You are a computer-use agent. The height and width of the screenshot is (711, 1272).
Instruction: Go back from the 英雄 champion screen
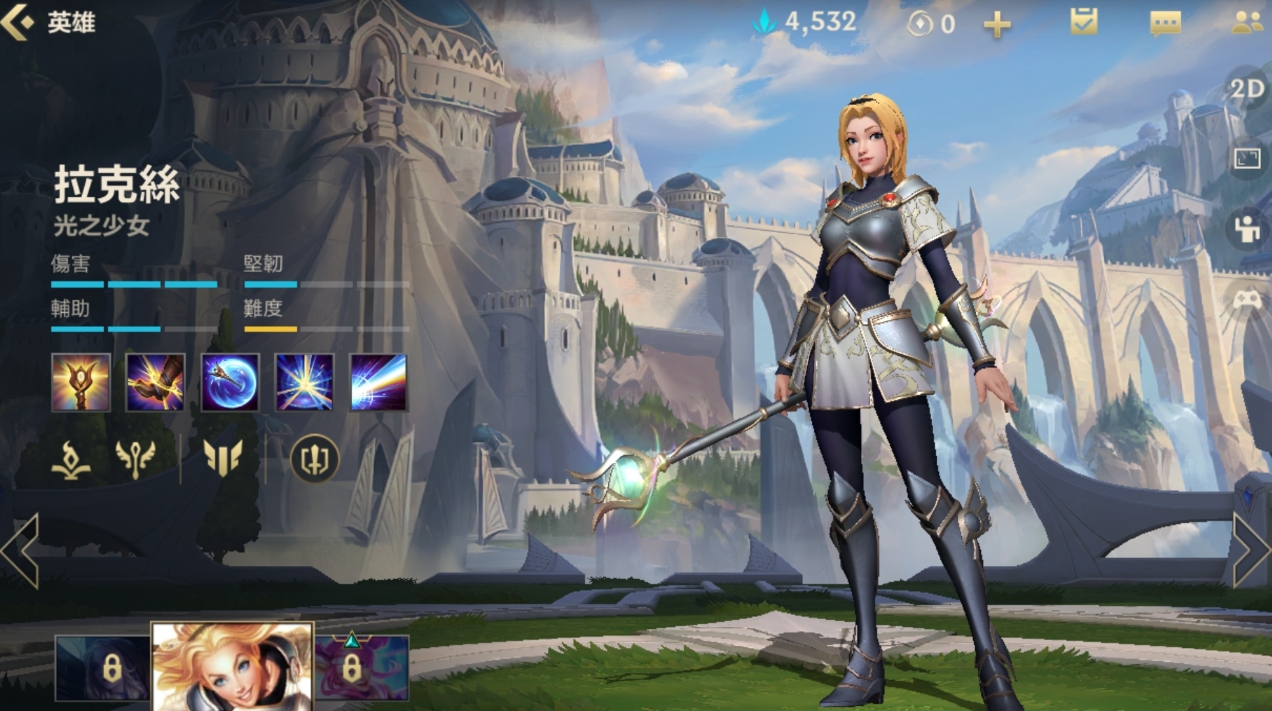pos(18,22)
